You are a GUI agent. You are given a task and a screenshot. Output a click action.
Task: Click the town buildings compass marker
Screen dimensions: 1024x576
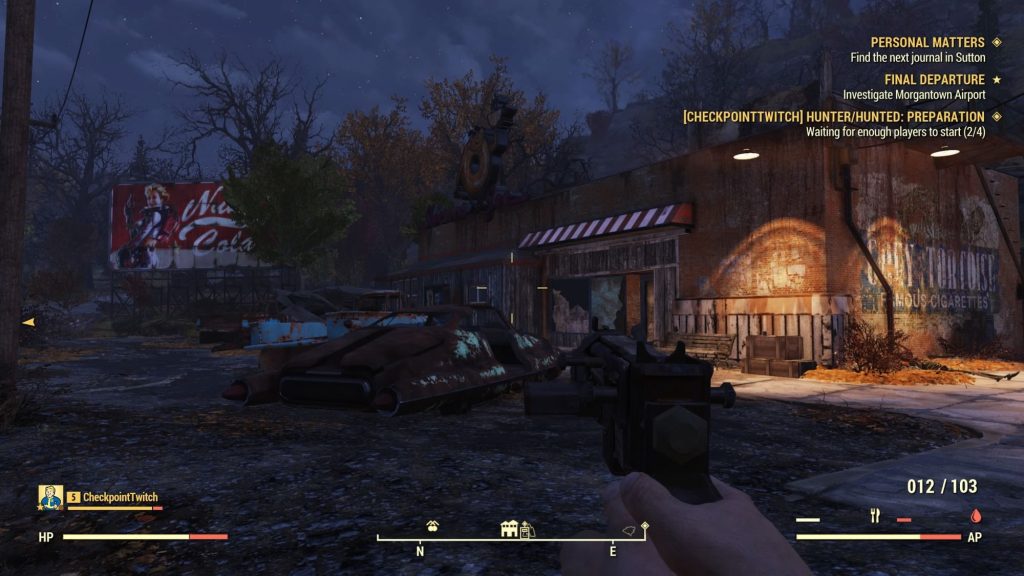(x=510, y=528)
